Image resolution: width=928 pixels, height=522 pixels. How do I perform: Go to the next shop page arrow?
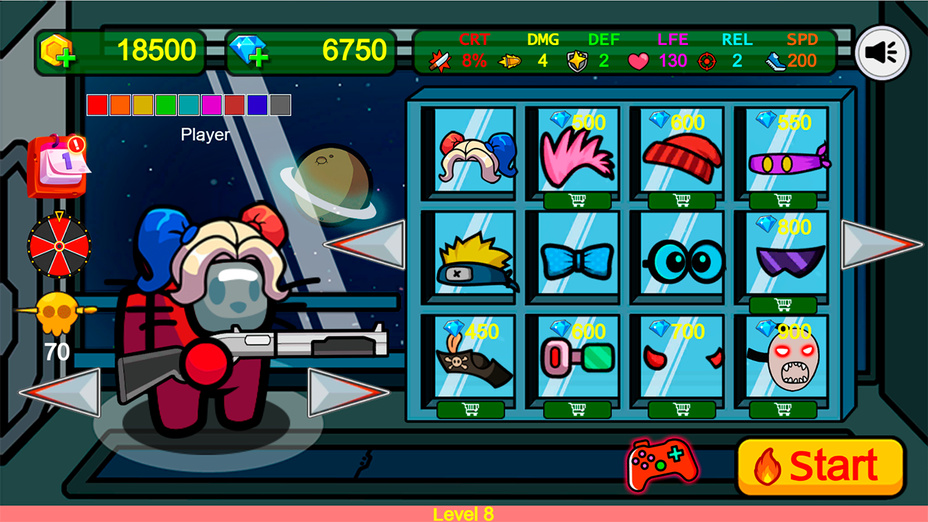[880, 244]
